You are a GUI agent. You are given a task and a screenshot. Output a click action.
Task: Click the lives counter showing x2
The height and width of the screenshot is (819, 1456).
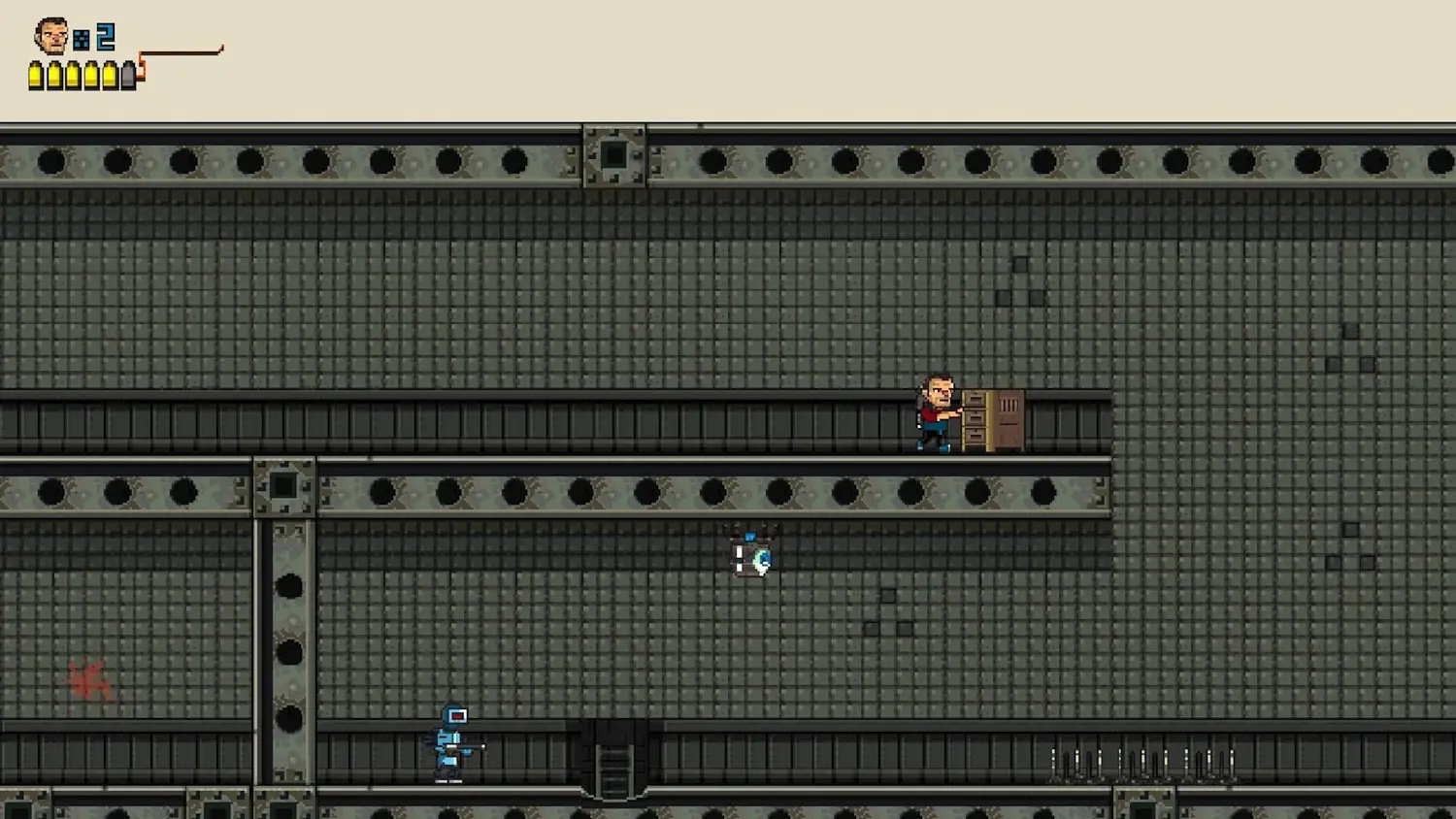point(104,37)
